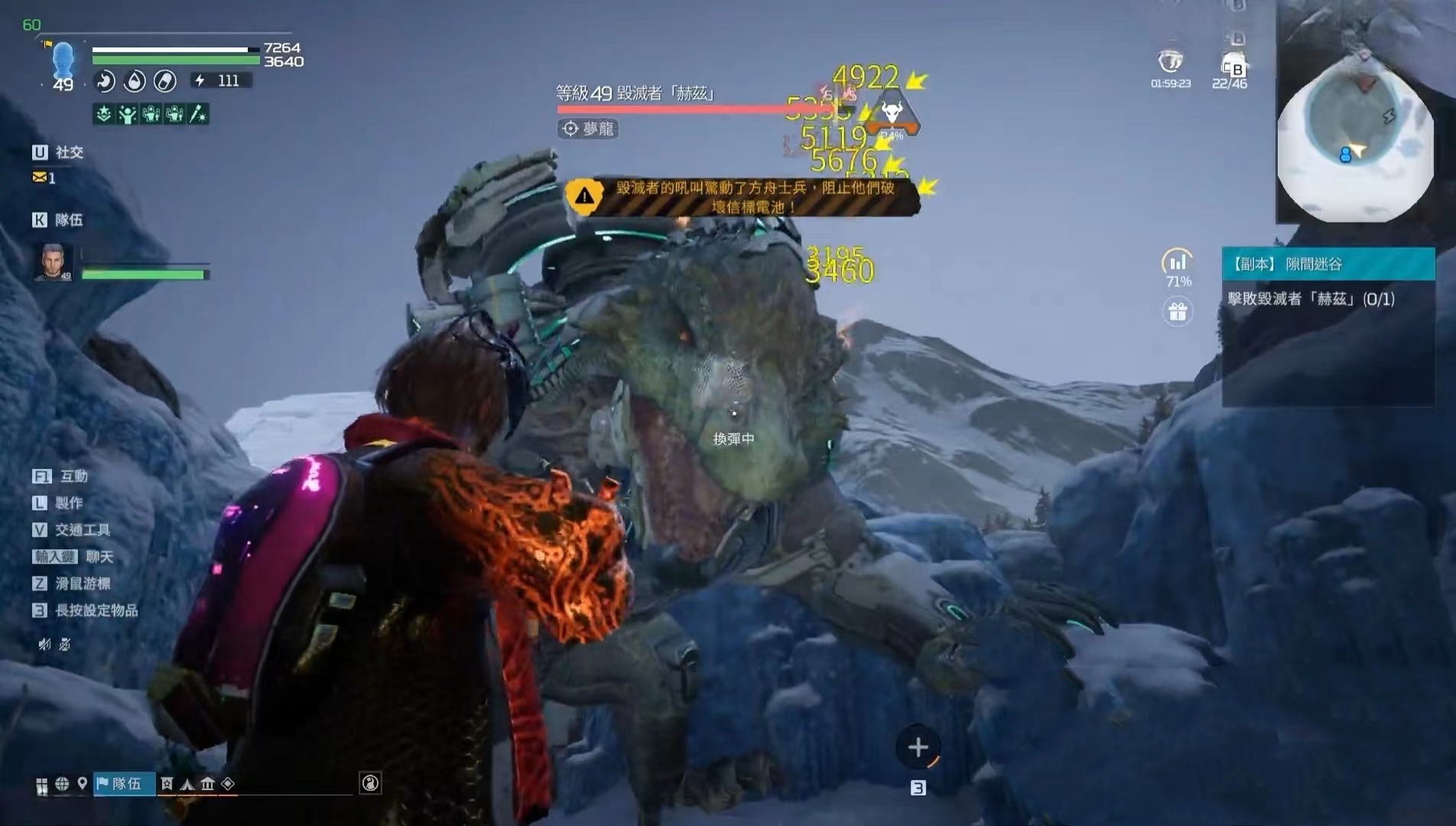This screenshot has height=826, width=1456.
Task: Choose the bank building chat channel
Action: click(207, 783)
